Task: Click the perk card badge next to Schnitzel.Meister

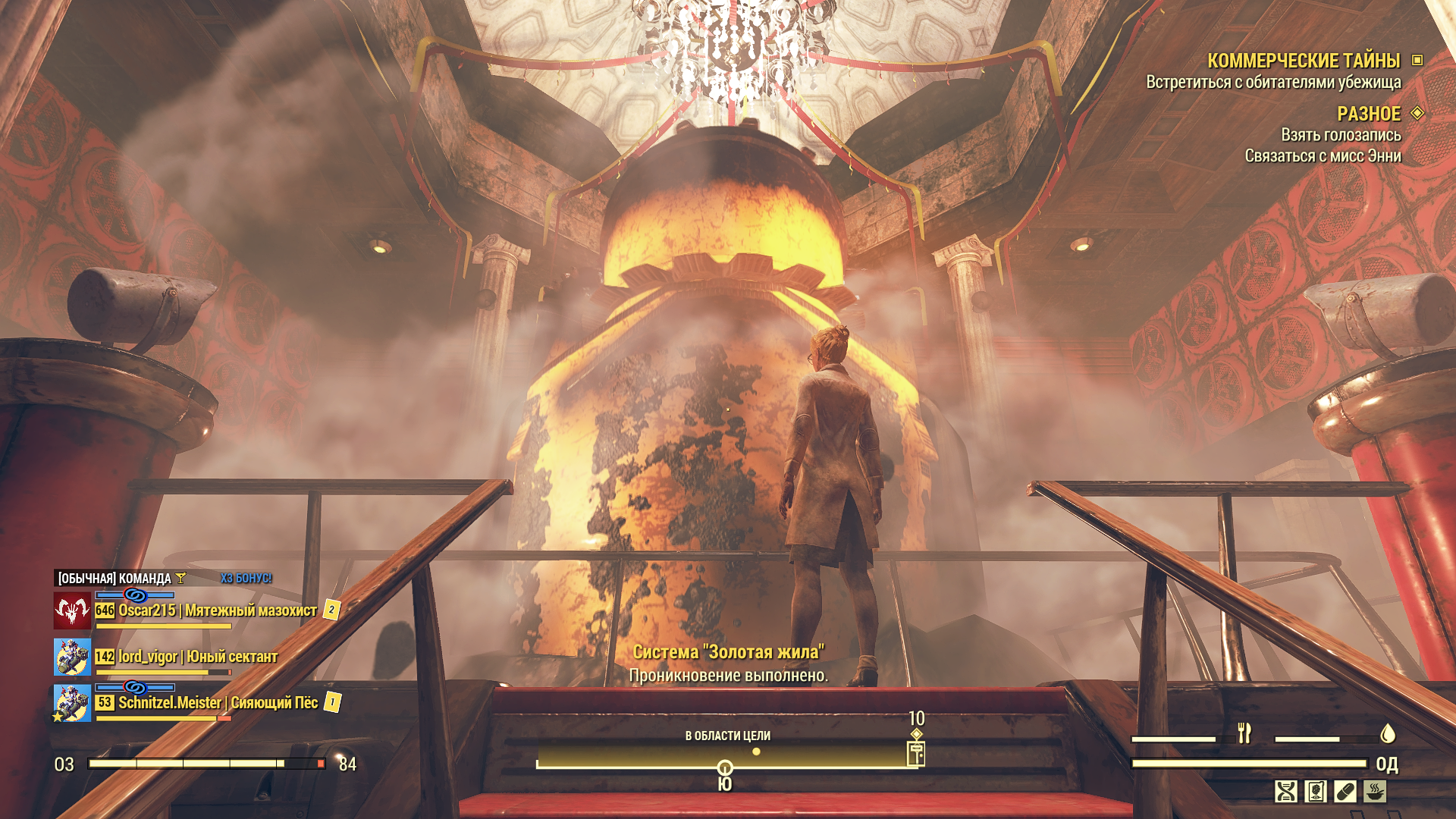Action: [332, 702]
